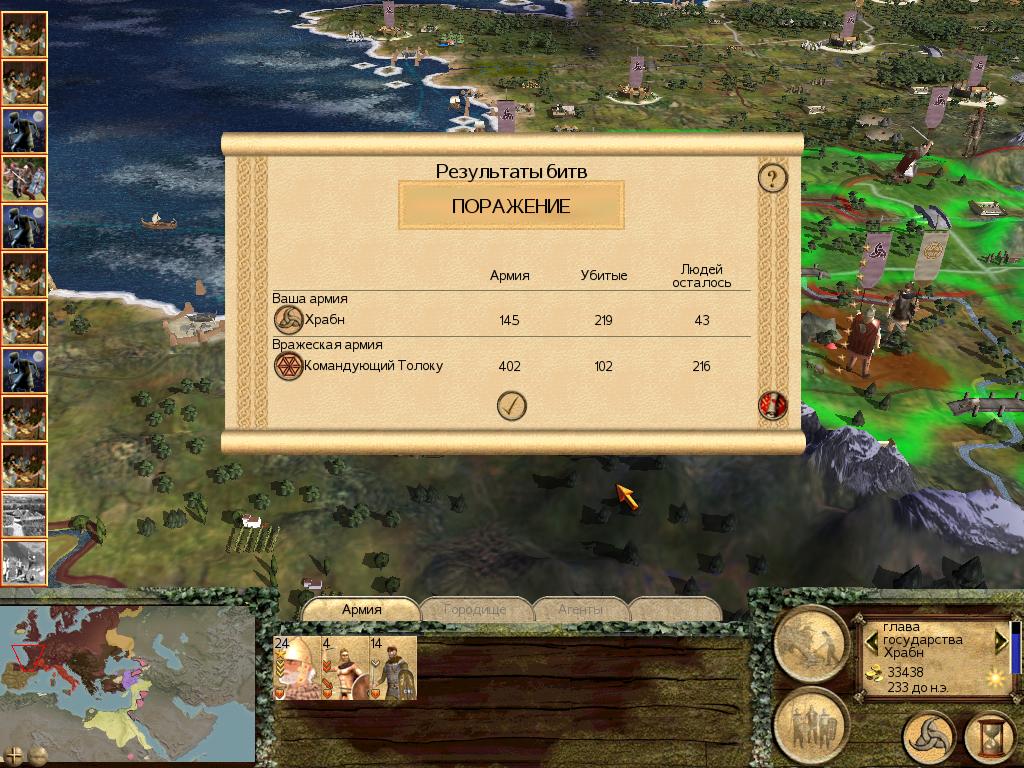Zoom in the minimap with the plus button

pyautogui.click(x=14, y=755)
